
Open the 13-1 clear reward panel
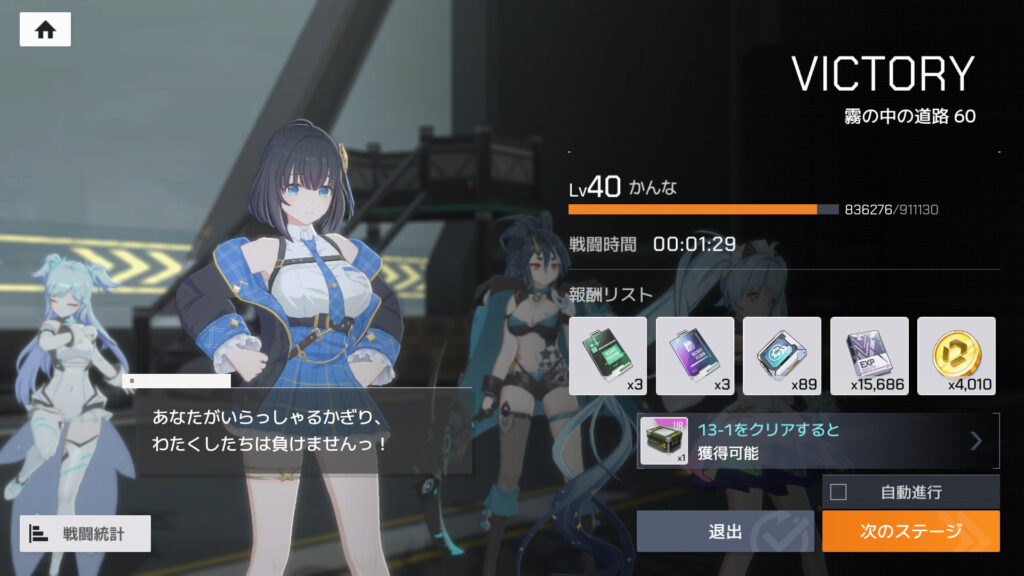coord(818,441)
